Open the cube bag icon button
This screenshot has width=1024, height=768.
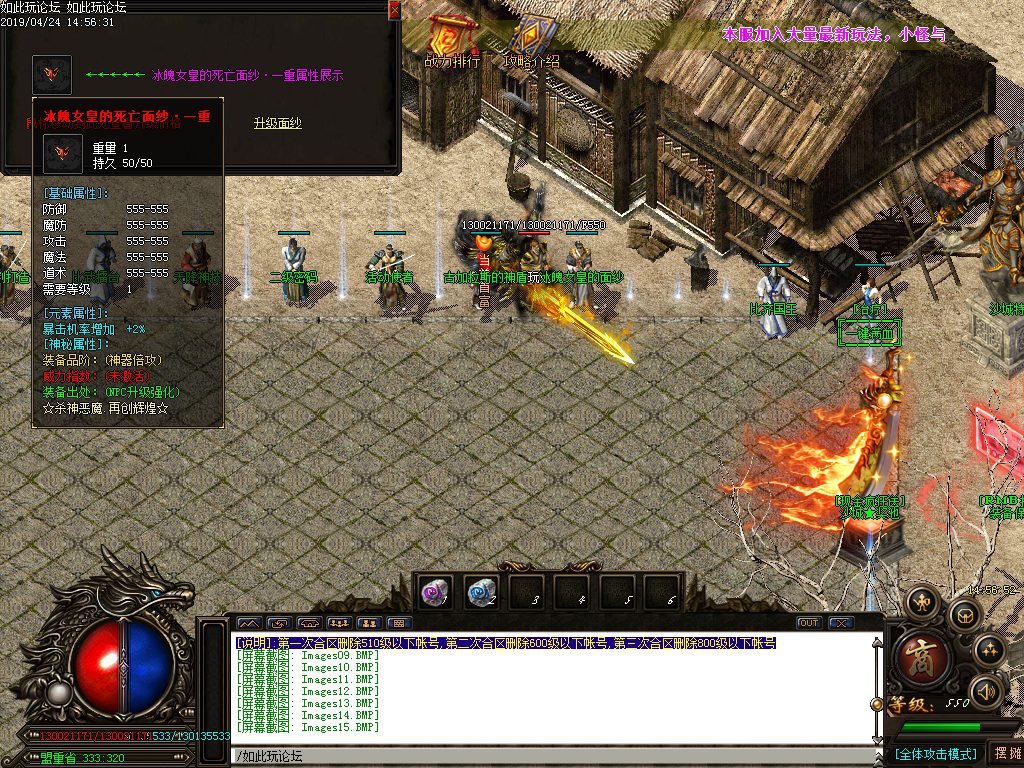coord(964,615)
